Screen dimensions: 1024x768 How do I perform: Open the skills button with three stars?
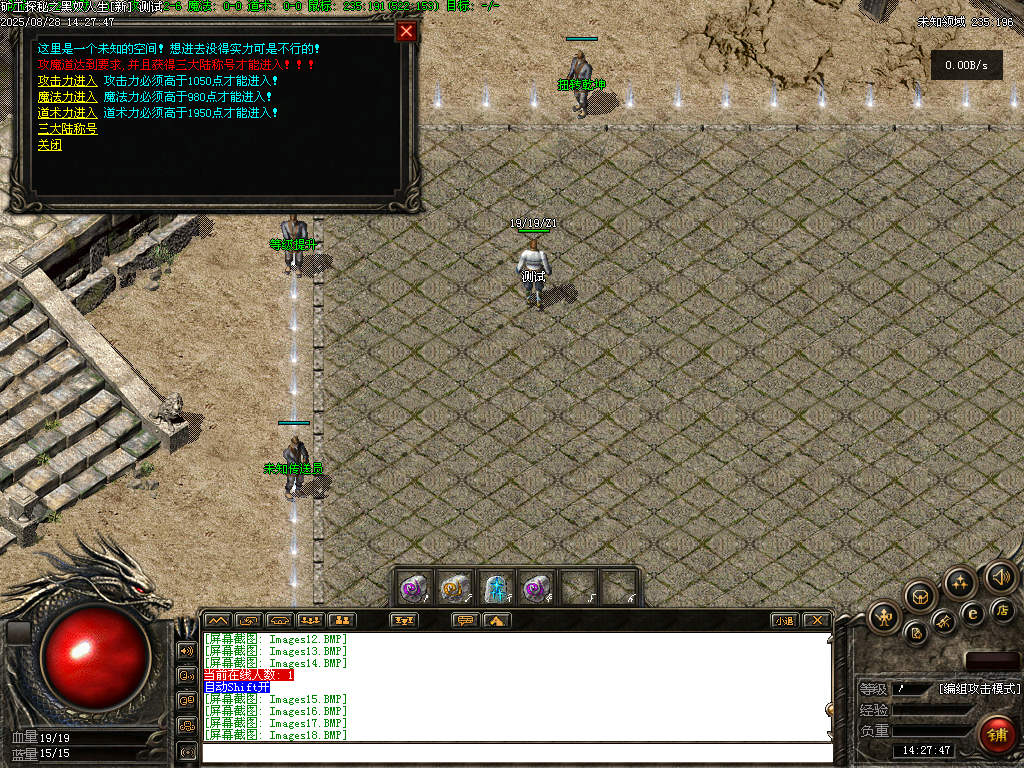[x=960, y=582]
